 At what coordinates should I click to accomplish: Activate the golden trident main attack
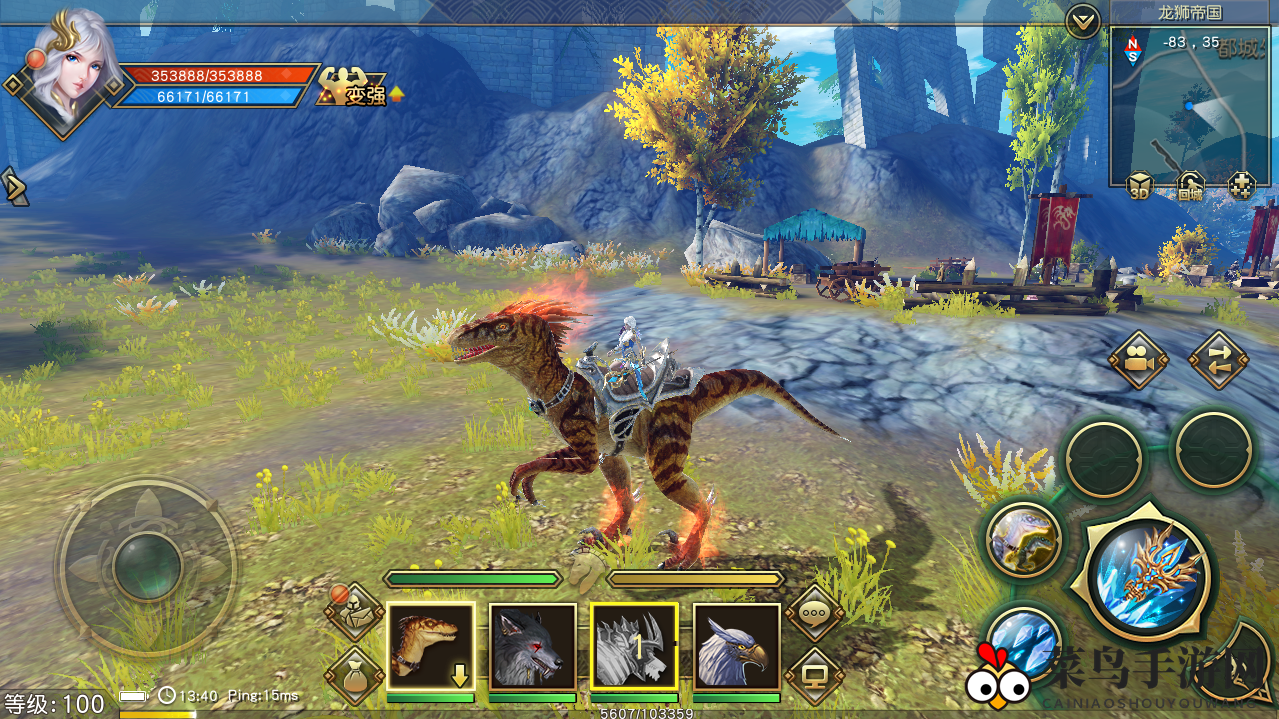[1148, 576]
